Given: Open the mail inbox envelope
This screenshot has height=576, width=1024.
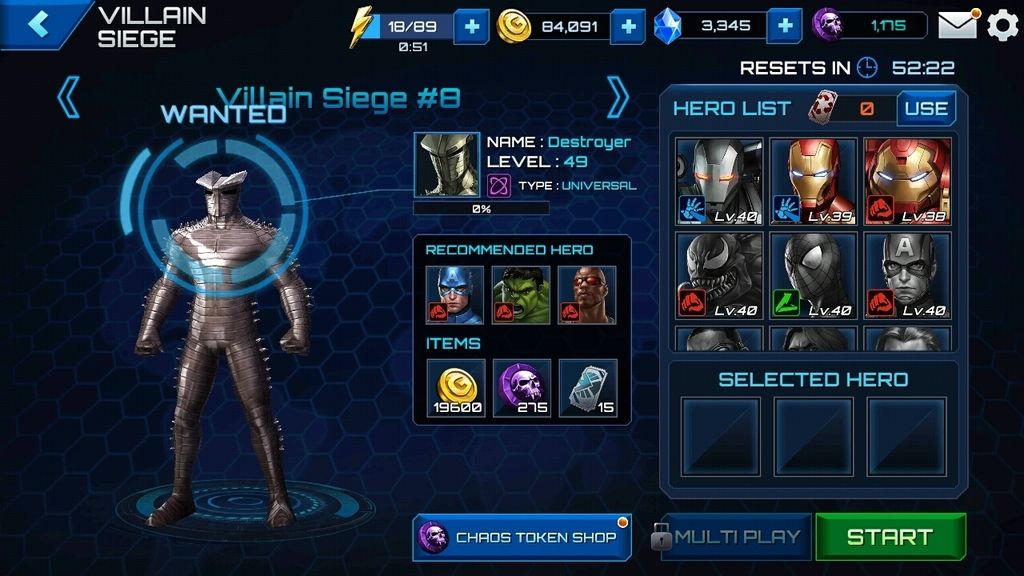Looking at the screenshot, I should coord(957,25).
